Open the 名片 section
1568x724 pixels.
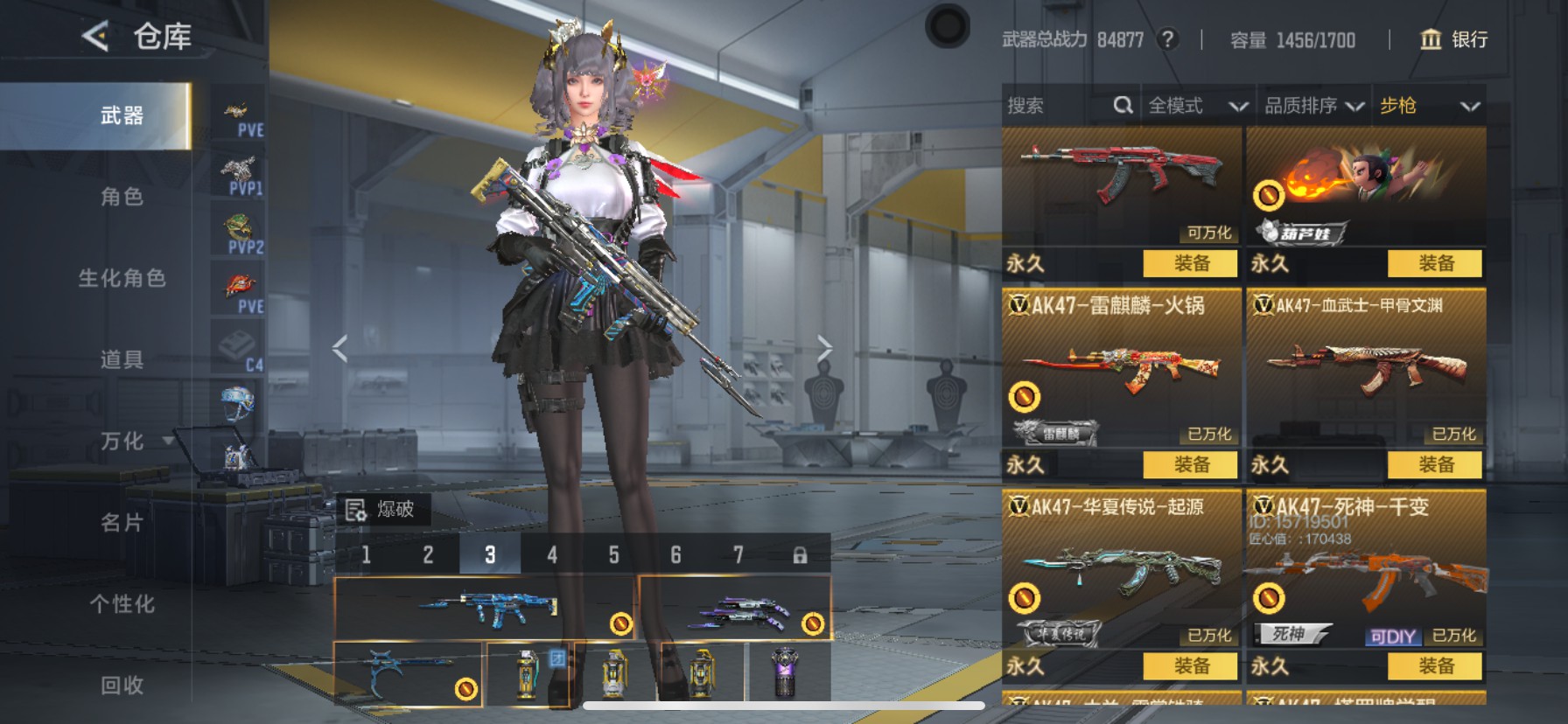pyautogui.click(x=122, y=523)
